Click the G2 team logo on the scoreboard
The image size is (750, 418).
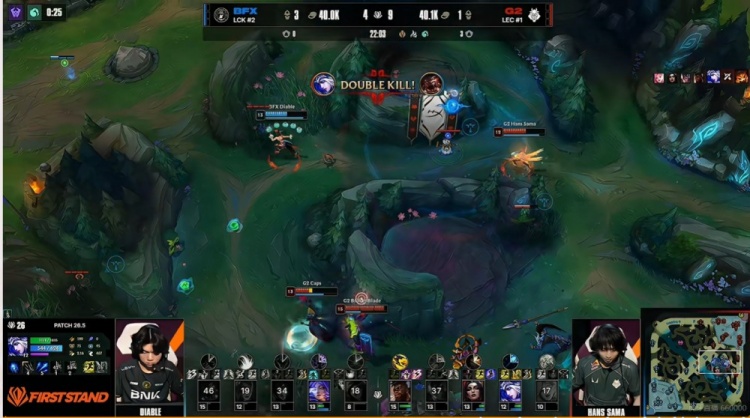[x=535, y=16]
